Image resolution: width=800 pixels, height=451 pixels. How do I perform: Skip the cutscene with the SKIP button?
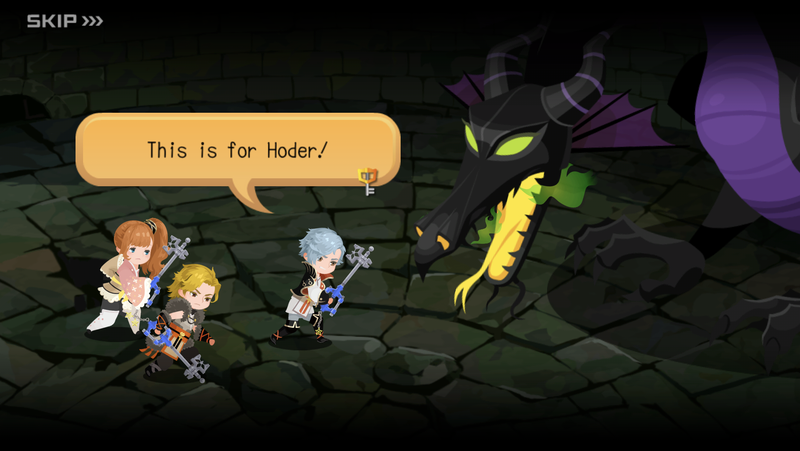pos(64,20)
